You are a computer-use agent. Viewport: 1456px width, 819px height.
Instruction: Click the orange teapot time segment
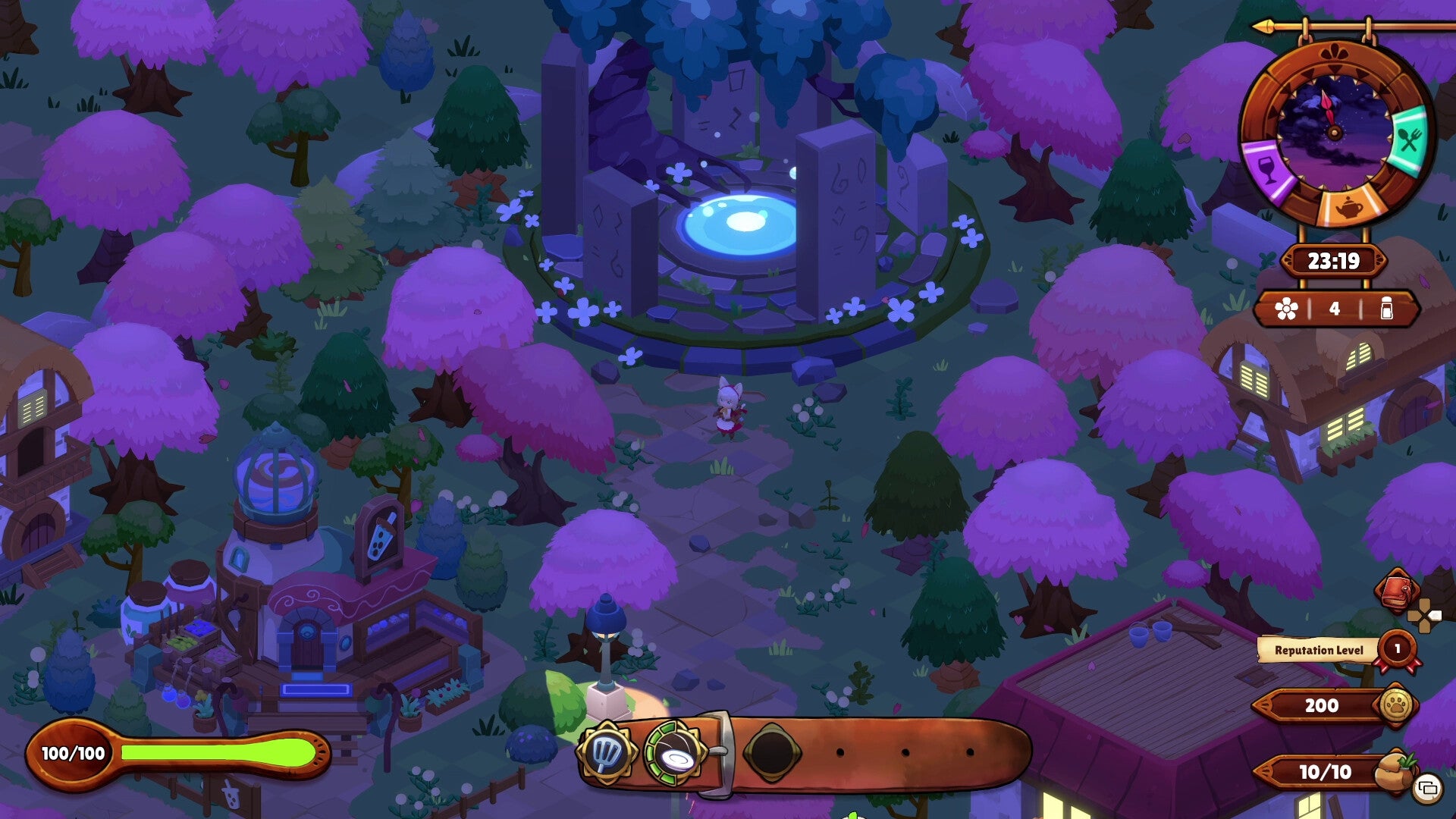point(1349,207)
